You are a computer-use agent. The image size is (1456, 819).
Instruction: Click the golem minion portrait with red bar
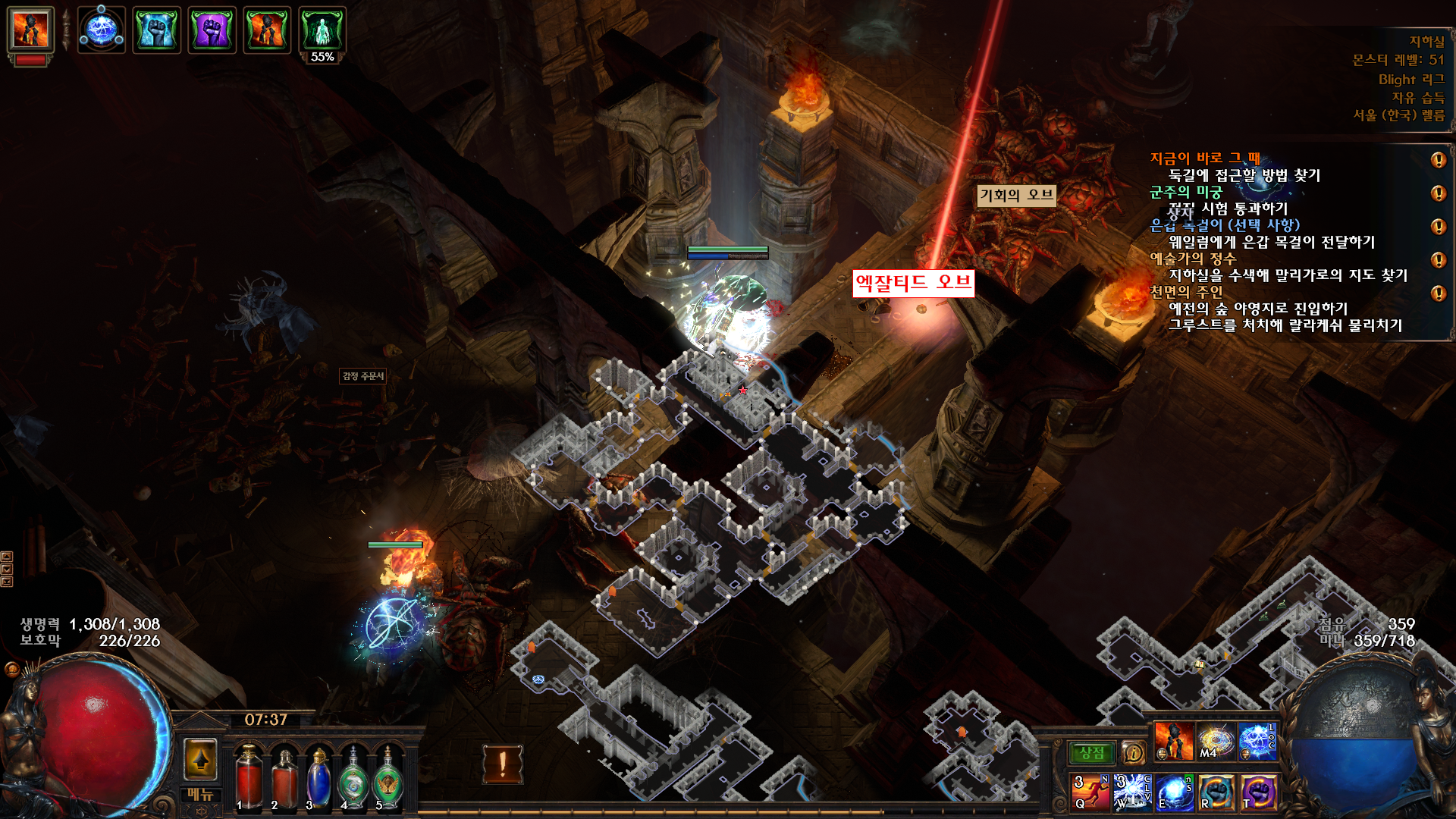[x=31, y=31]
